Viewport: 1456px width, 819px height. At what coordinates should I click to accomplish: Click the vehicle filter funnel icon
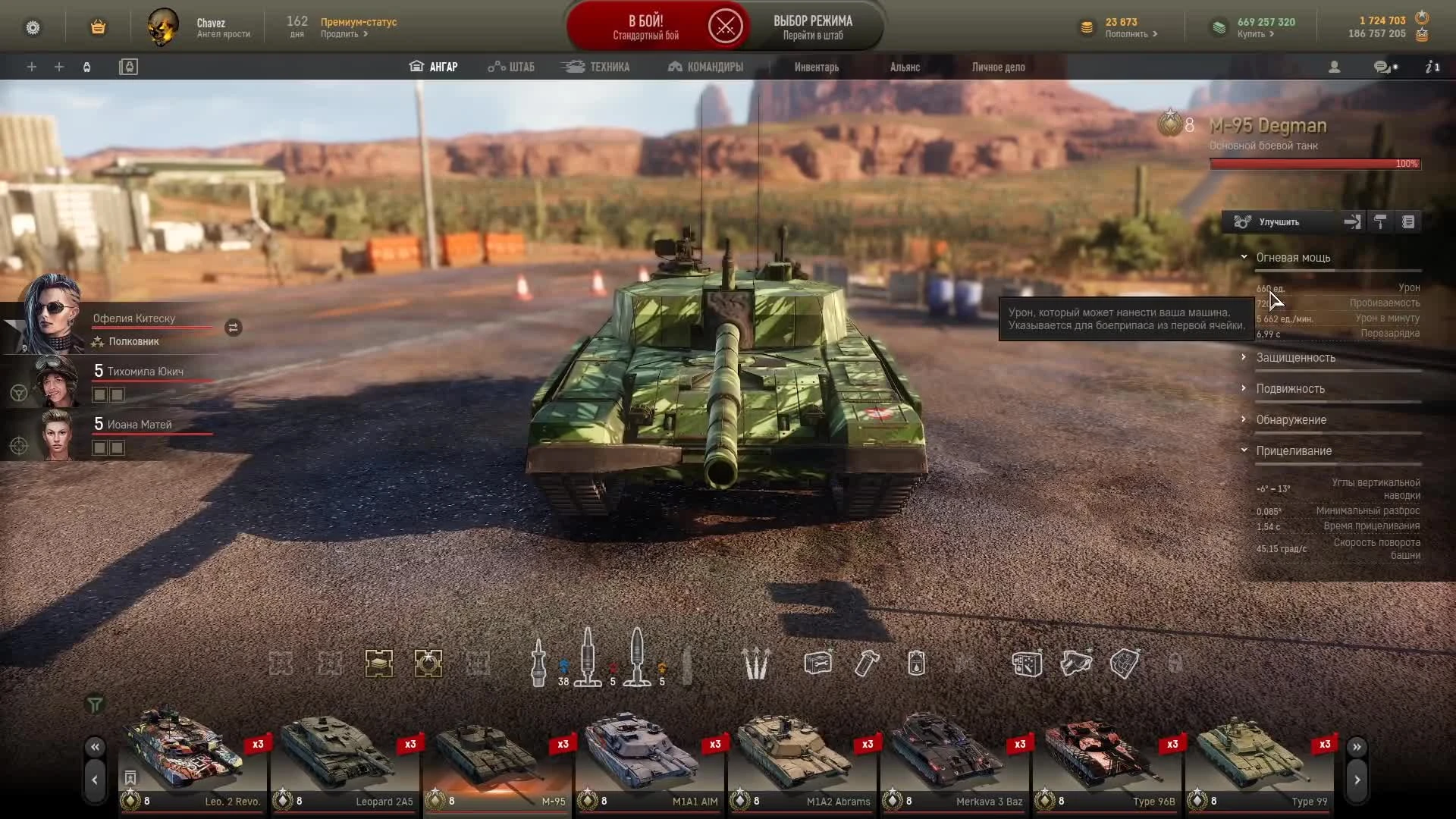tap(96, 704)
